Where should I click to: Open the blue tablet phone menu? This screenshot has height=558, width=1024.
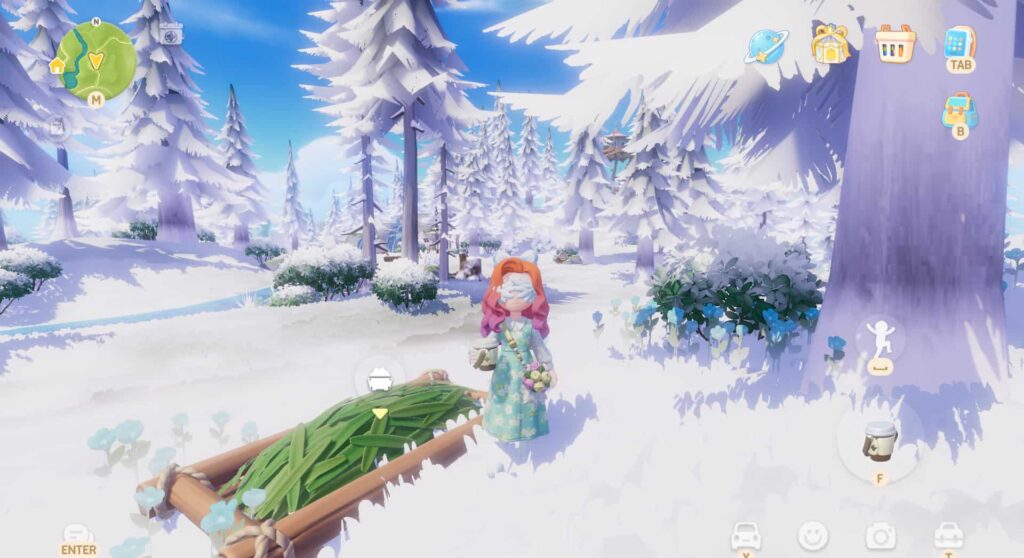[959, 43]
